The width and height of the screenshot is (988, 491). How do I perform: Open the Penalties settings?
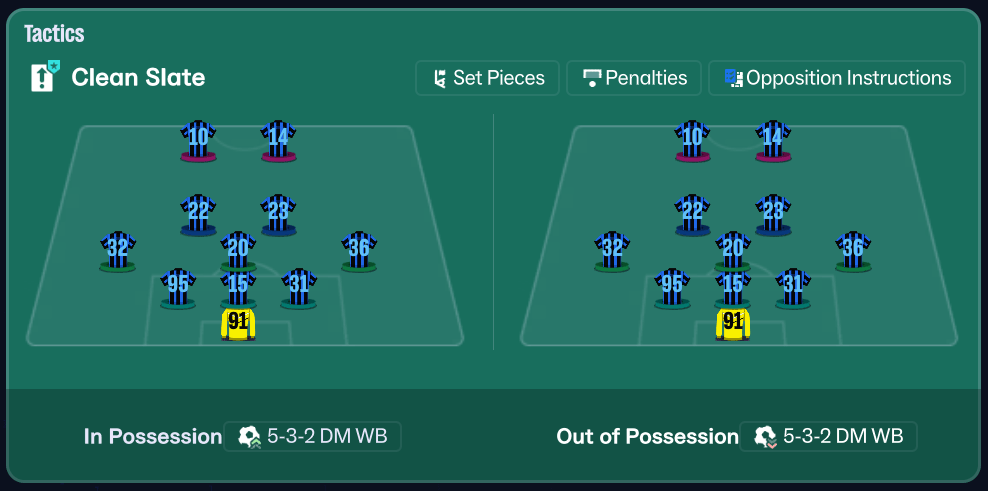(636, 78)
